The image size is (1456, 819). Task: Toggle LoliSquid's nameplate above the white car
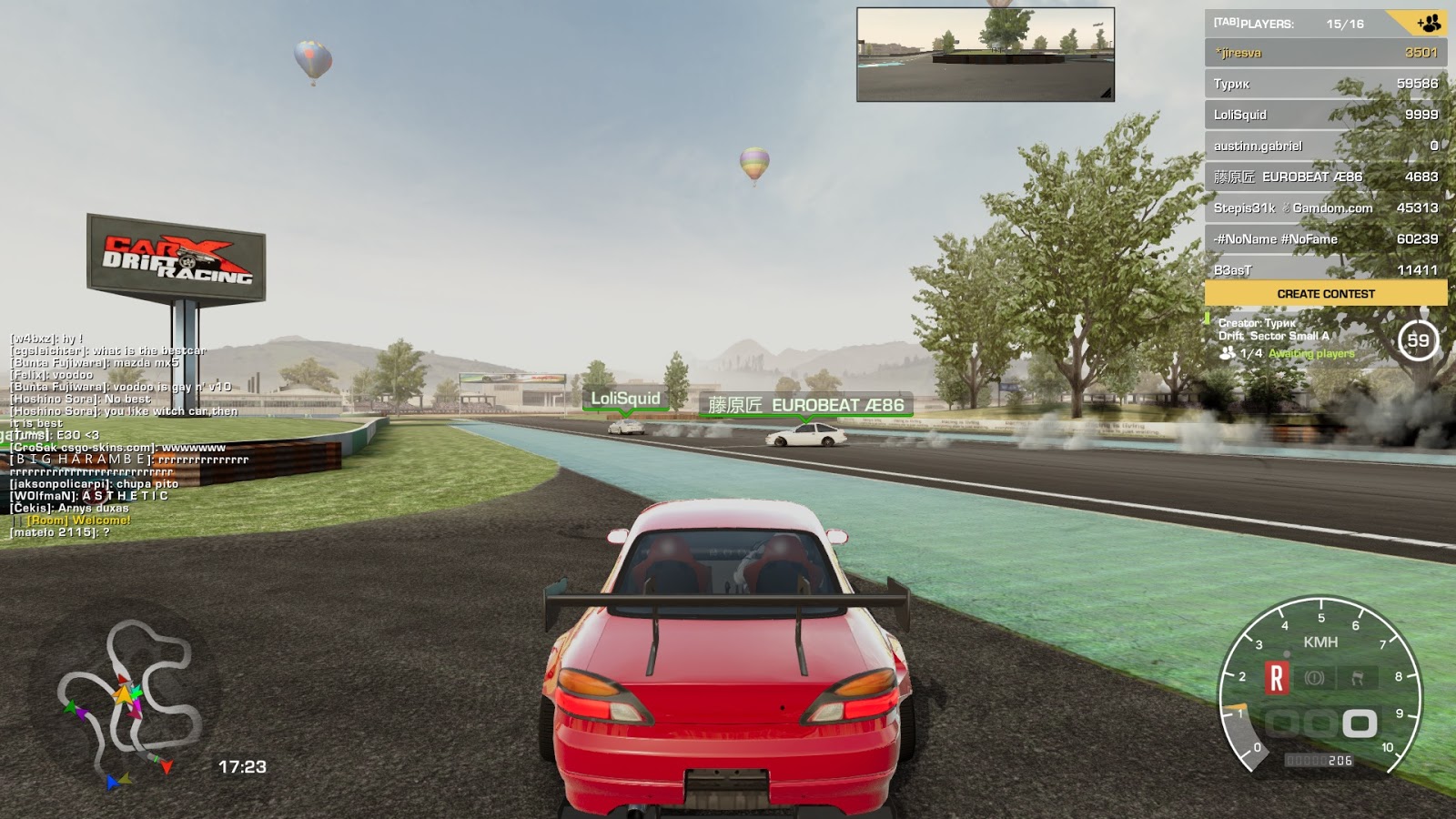coord(626,397)
